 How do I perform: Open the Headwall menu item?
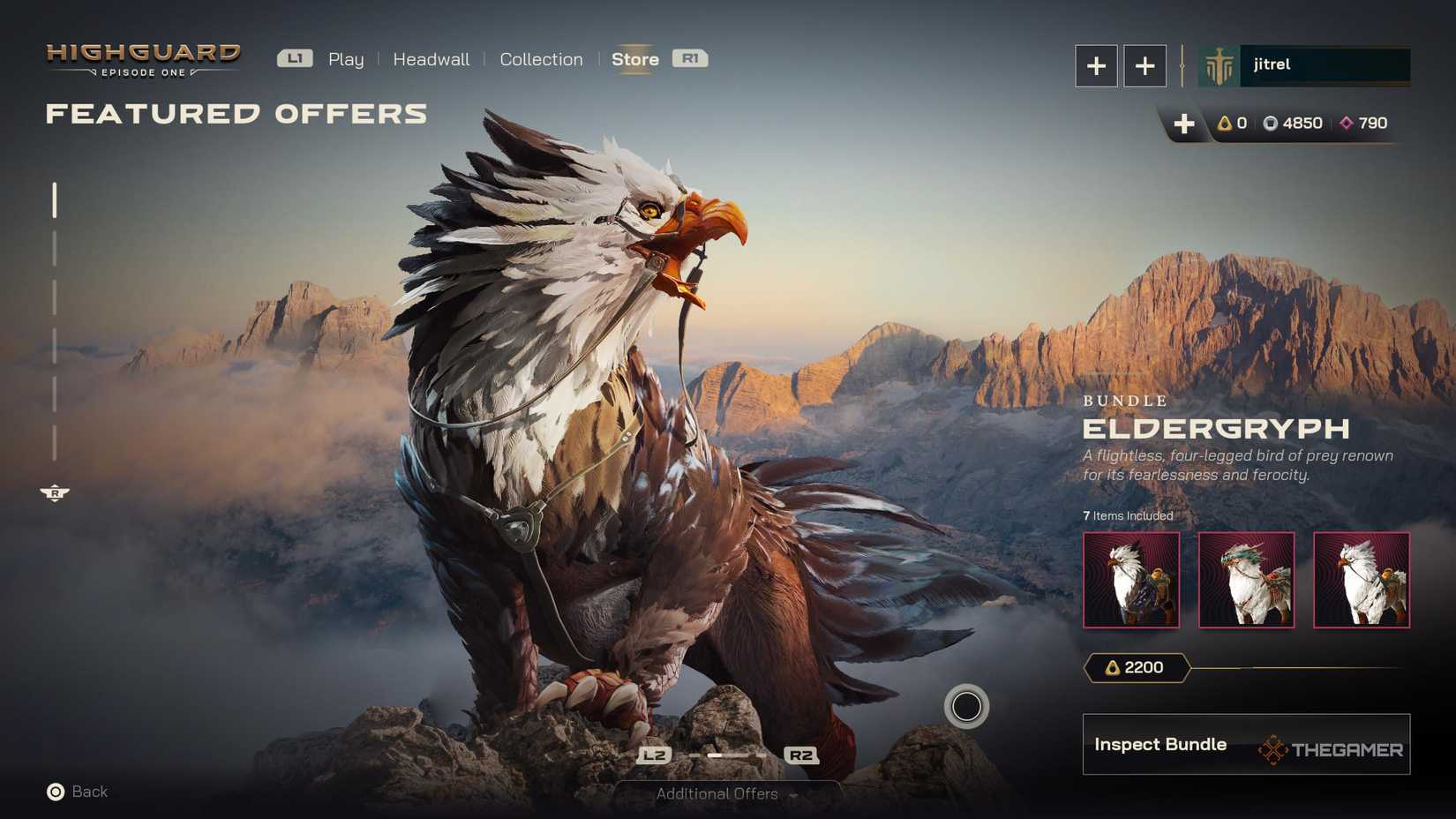click(x=432, y=58)
